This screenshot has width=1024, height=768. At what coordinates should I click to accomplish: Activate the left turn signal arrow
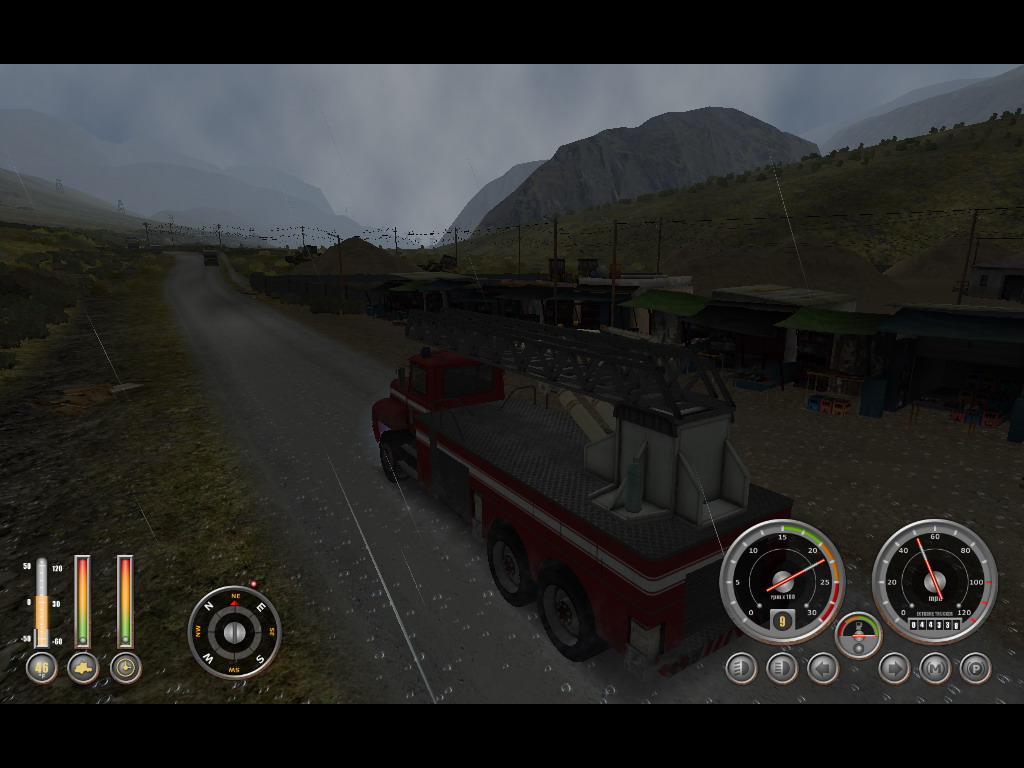(x=823, y=668)
